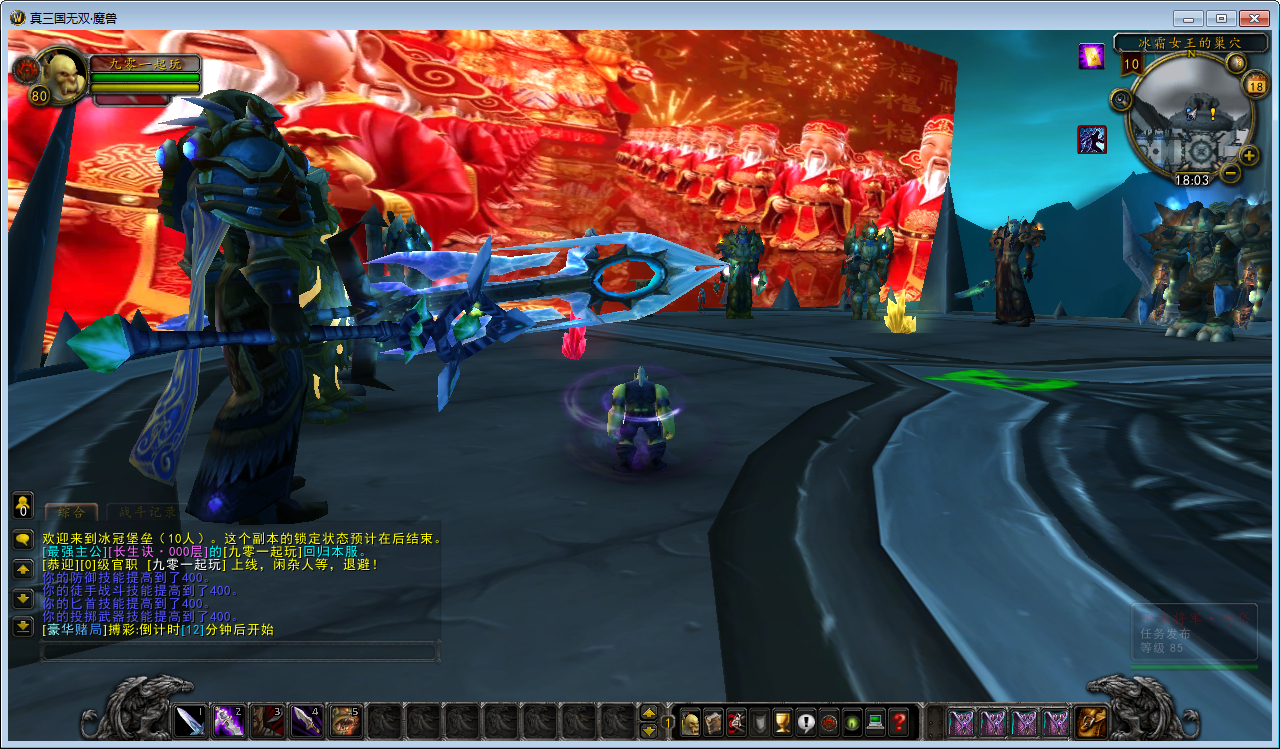Screen dimensions: 1280x749
Task: Open the red question mark help button
Action: (899, 721)
